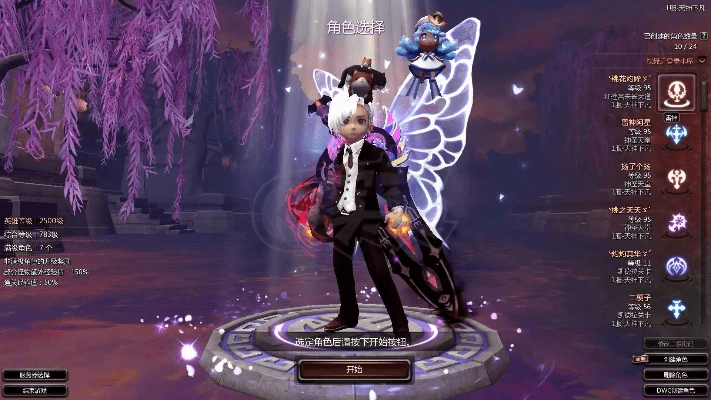Click the 创建角色 create character button
711x400 pixels.
coord(674,358)
